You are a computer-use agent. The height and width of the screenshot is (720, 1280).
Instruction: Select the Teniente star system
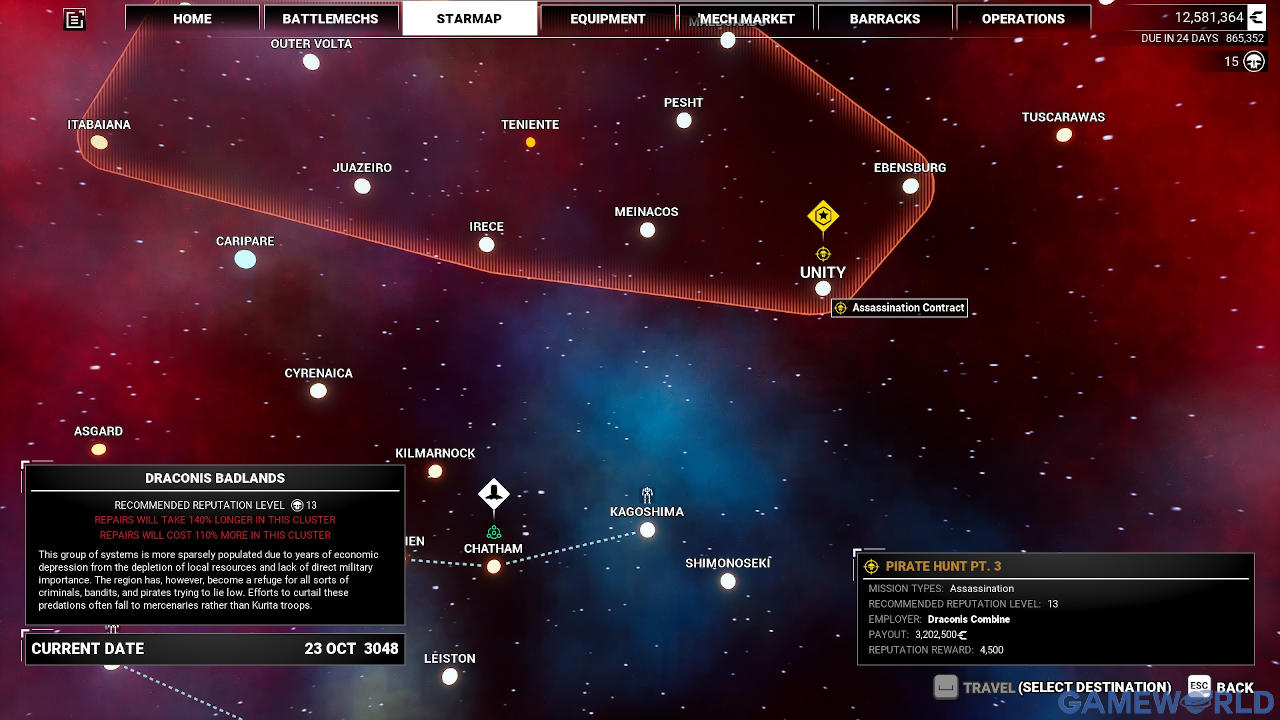530,142
